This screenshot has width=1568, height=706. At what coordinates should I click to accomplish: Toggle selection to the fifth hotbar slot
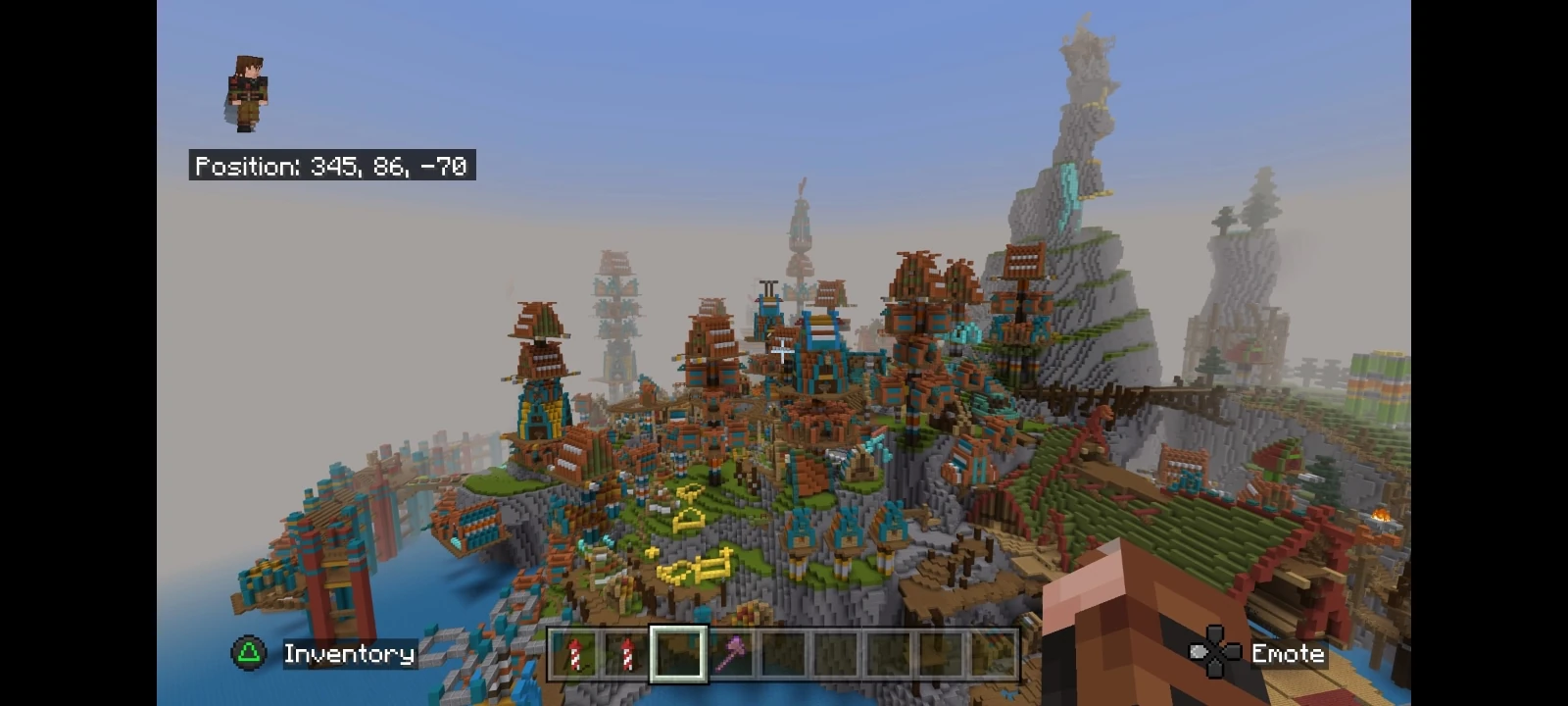(785, 655)
